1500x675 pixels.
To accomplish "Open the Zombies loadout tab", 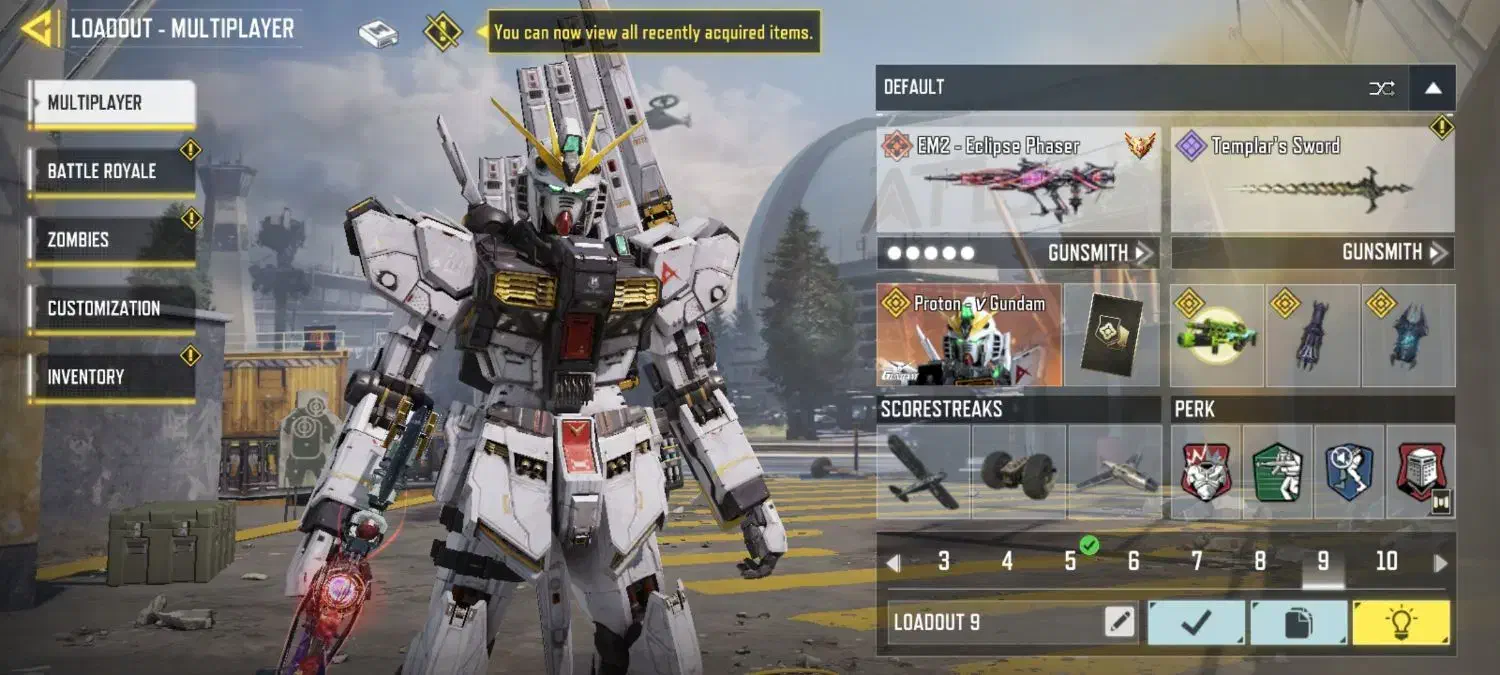I will click(x=110, y=240).
